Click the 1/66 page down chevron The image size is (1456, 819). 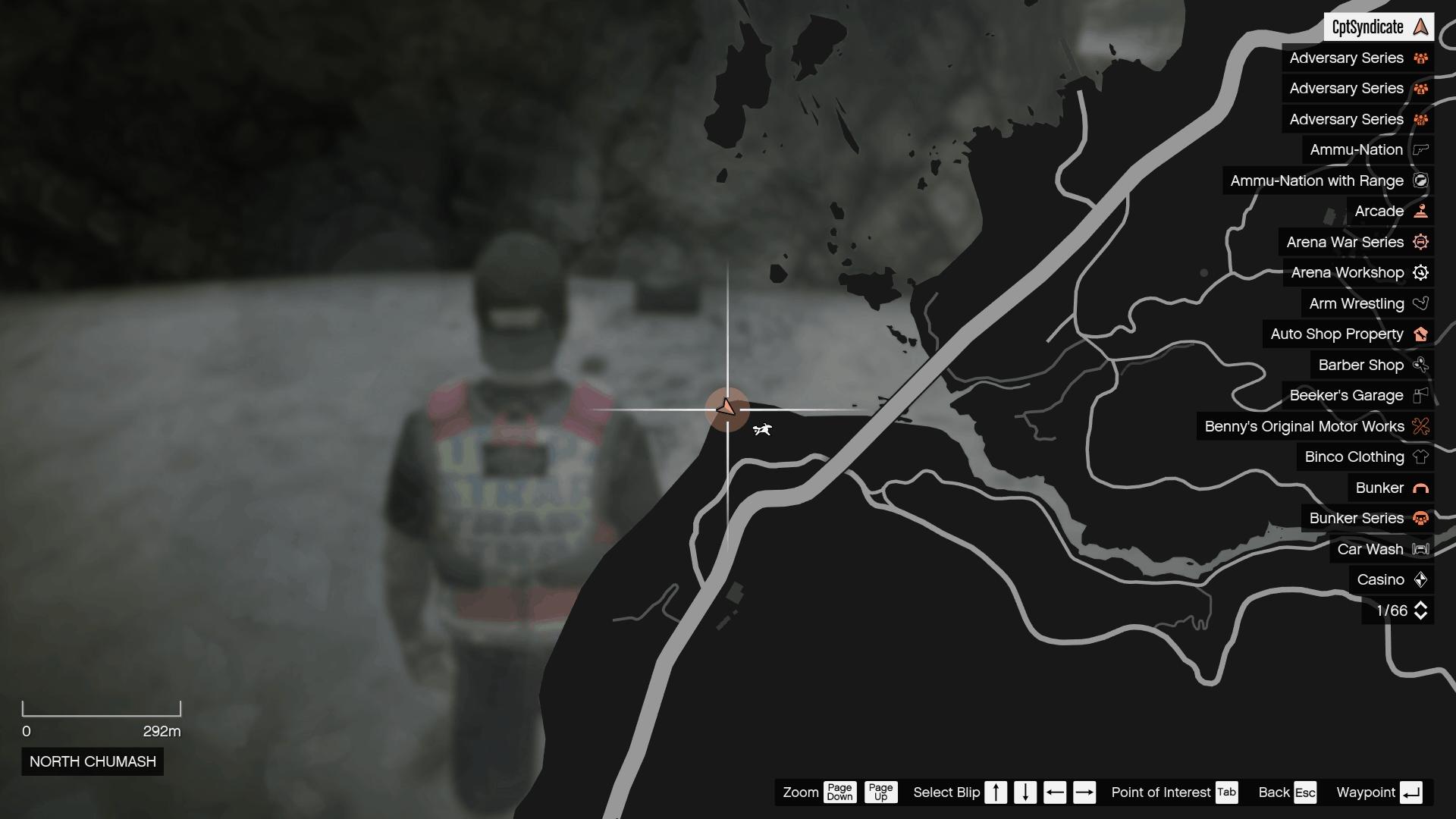pos(1420,616)
